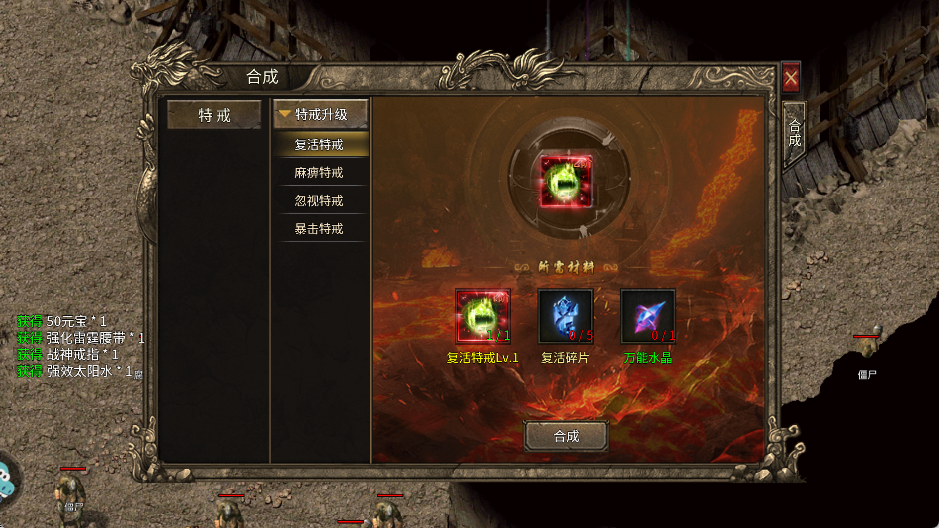Open the vertical 合成 side tab
Image resolution: width=939 pixels, height=528 pixels.
click(x=795, y=133)
